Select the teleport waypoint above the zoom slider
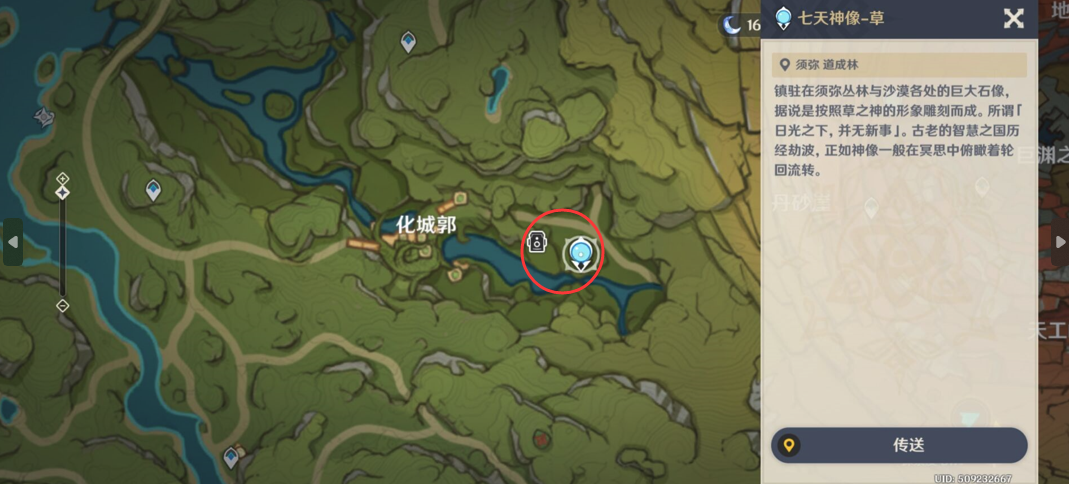The image size is (1069, 484). (x=153, y=189)
